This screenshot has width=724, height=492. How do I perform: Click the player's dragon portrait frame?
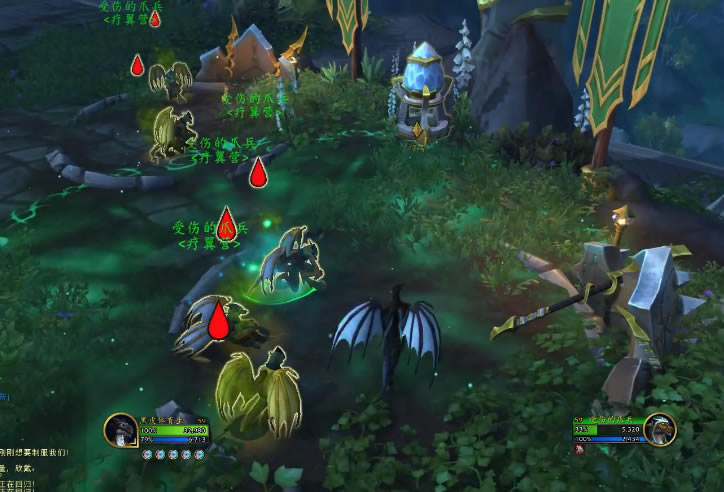pos(120,431)
